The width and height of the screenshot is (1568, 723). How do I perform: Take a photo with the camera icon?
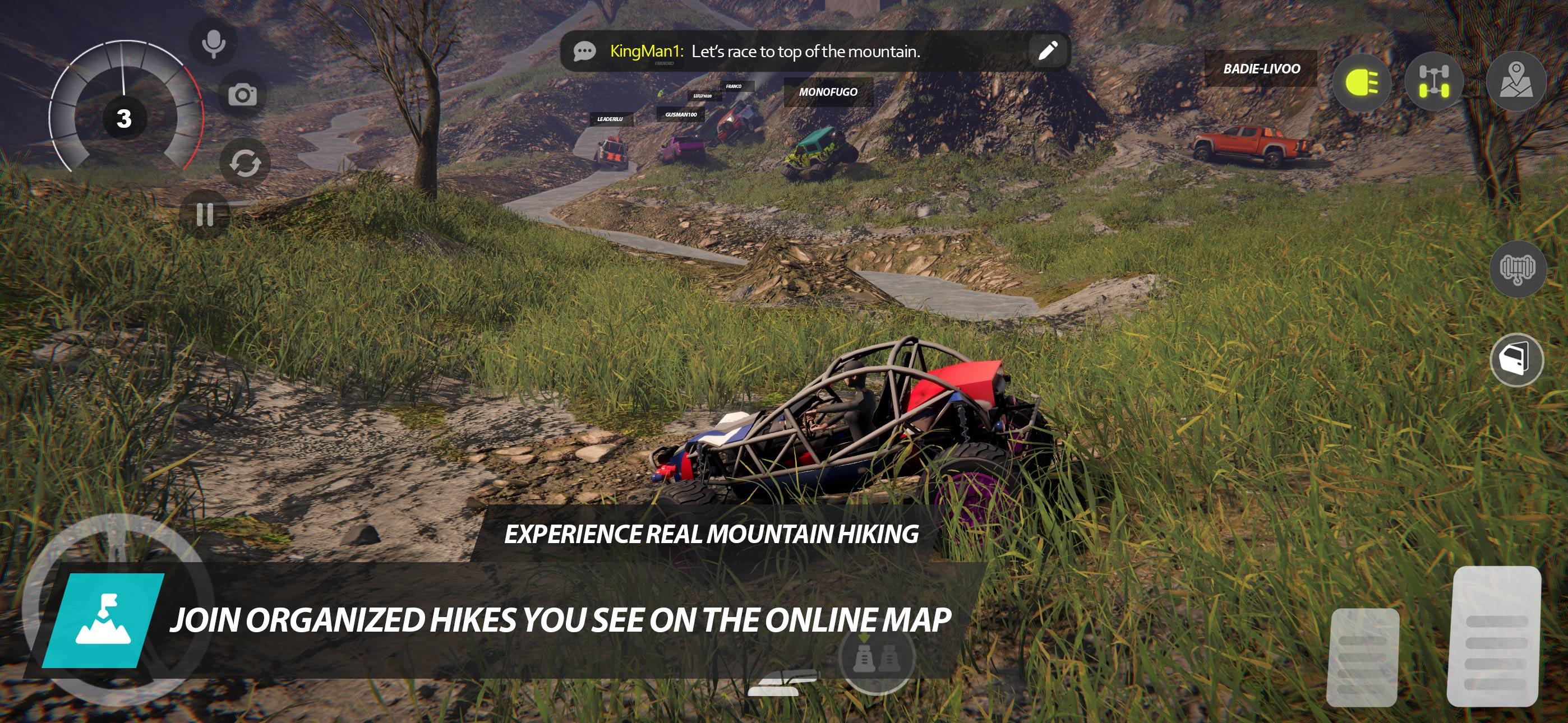[x=243, y=95]
